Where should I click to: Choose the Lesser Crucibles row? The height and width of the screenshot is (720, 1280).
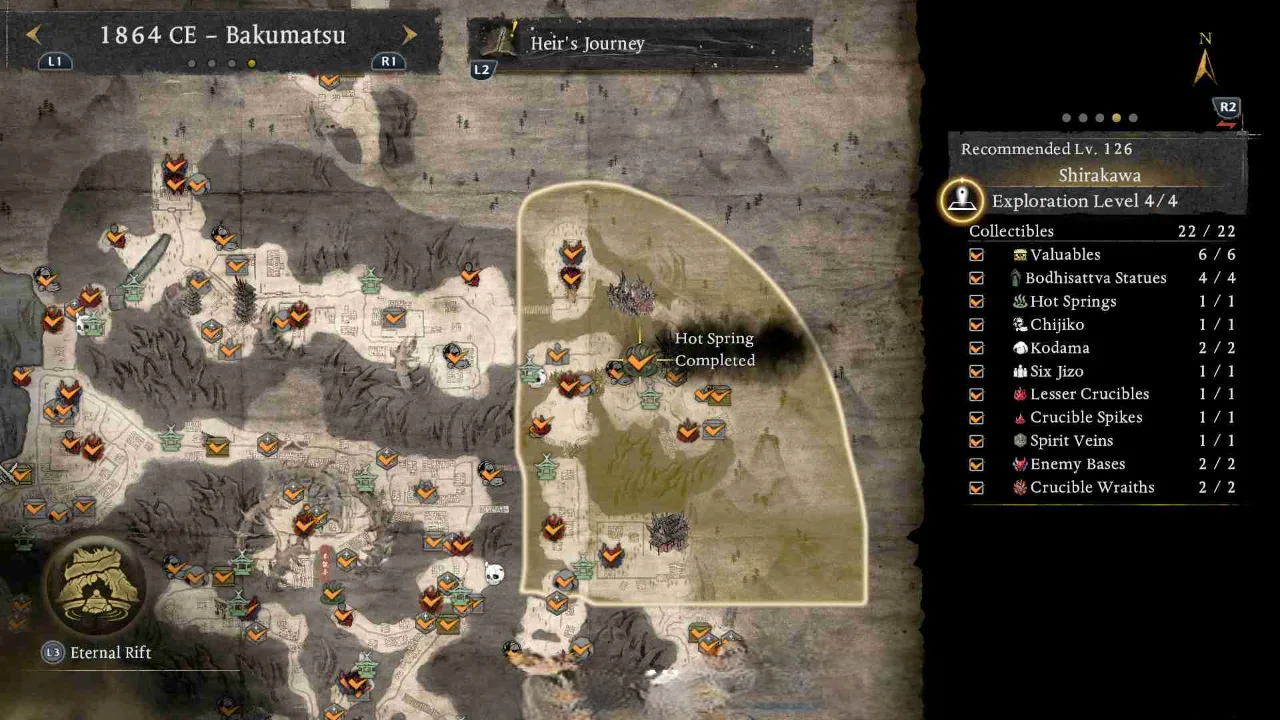[1100, 394]
